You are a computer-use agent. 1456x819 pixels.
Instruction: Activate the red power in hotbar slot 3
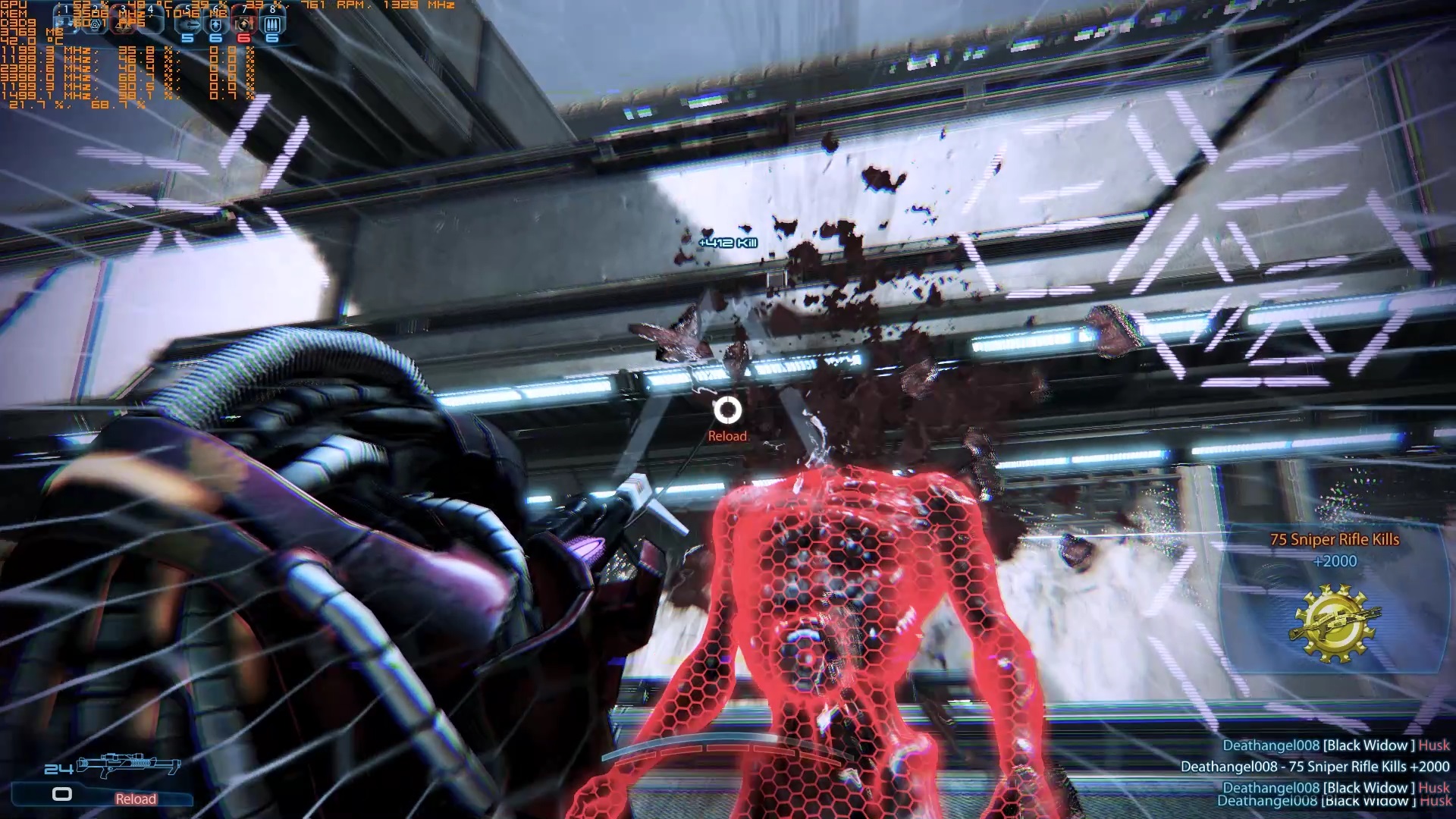(x=124, y=23)
